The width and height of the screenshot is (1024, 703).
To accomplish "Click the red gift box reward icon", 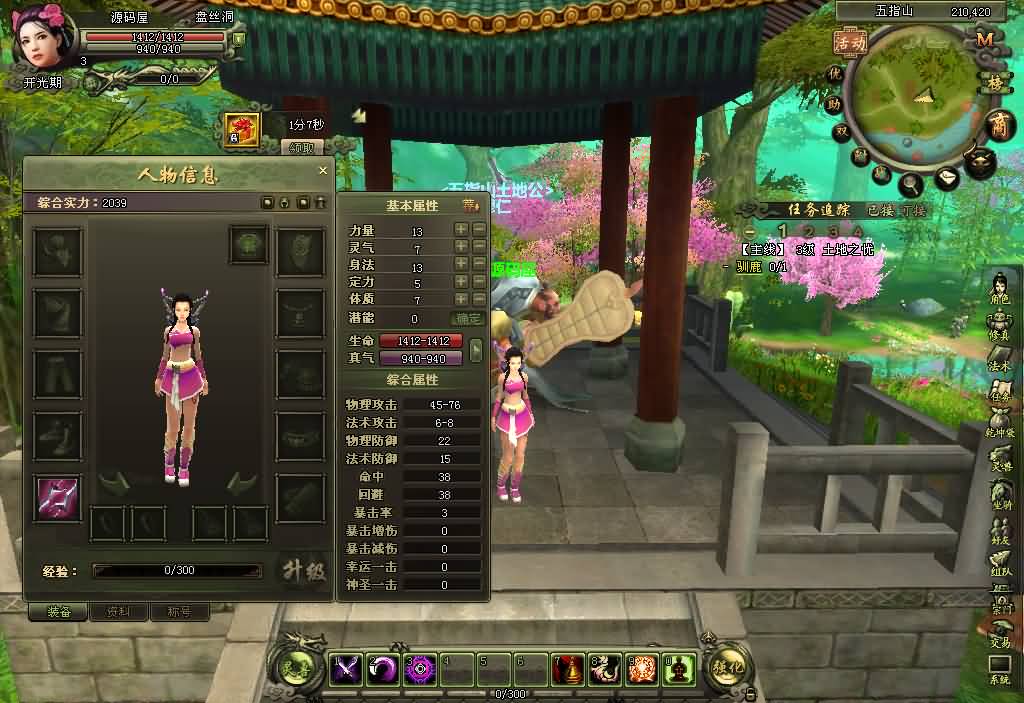I will 242,128.
